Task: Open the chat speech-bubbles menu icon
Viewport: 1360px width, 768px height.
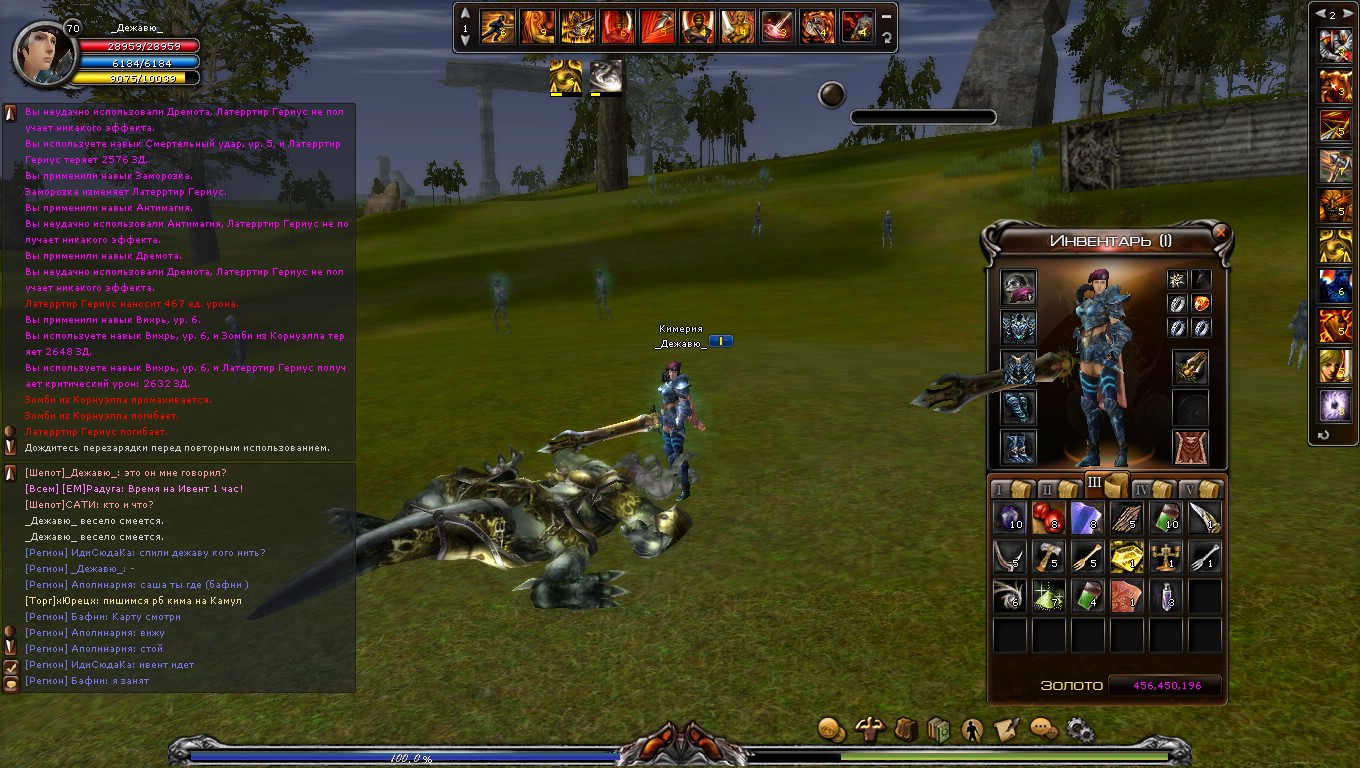Action: click(x=1043, y=729)
